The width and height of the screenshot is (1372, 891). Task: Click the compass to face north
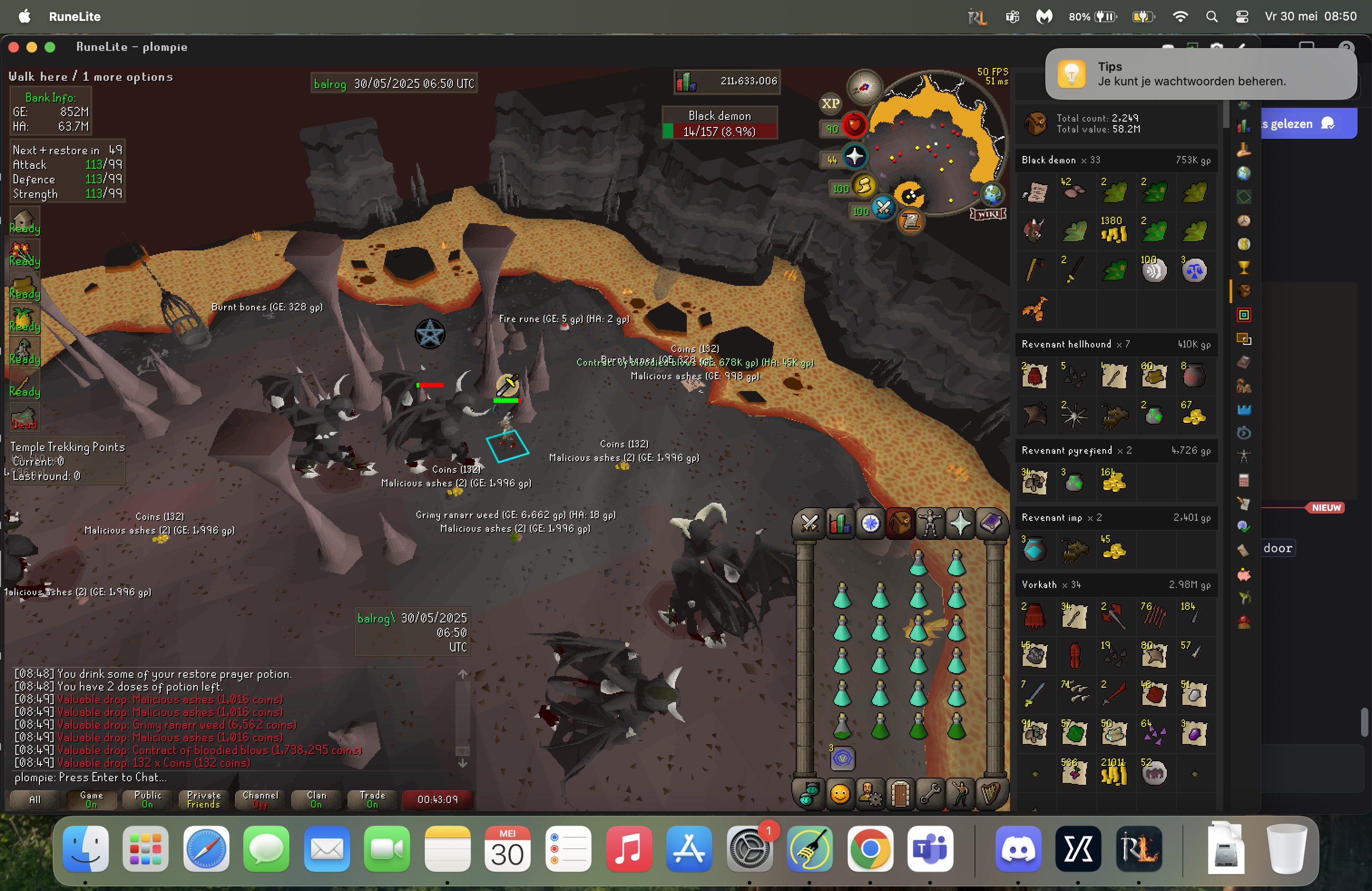coord(863,87)
